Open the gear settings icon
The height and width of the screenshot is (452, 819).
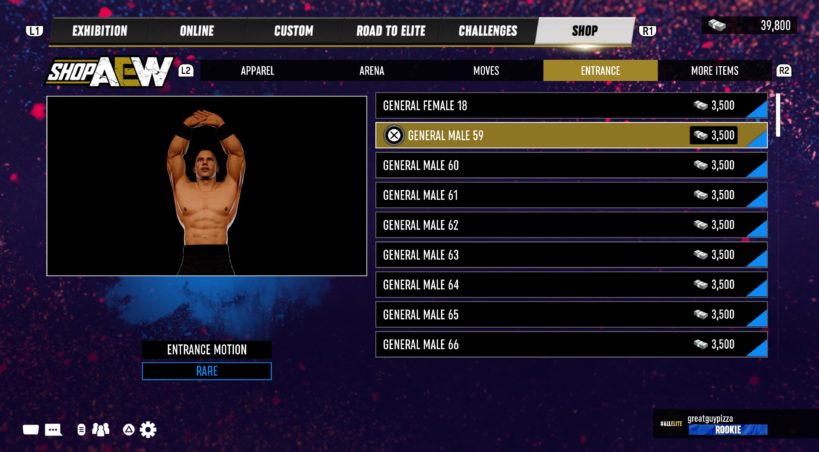point(149,430)
